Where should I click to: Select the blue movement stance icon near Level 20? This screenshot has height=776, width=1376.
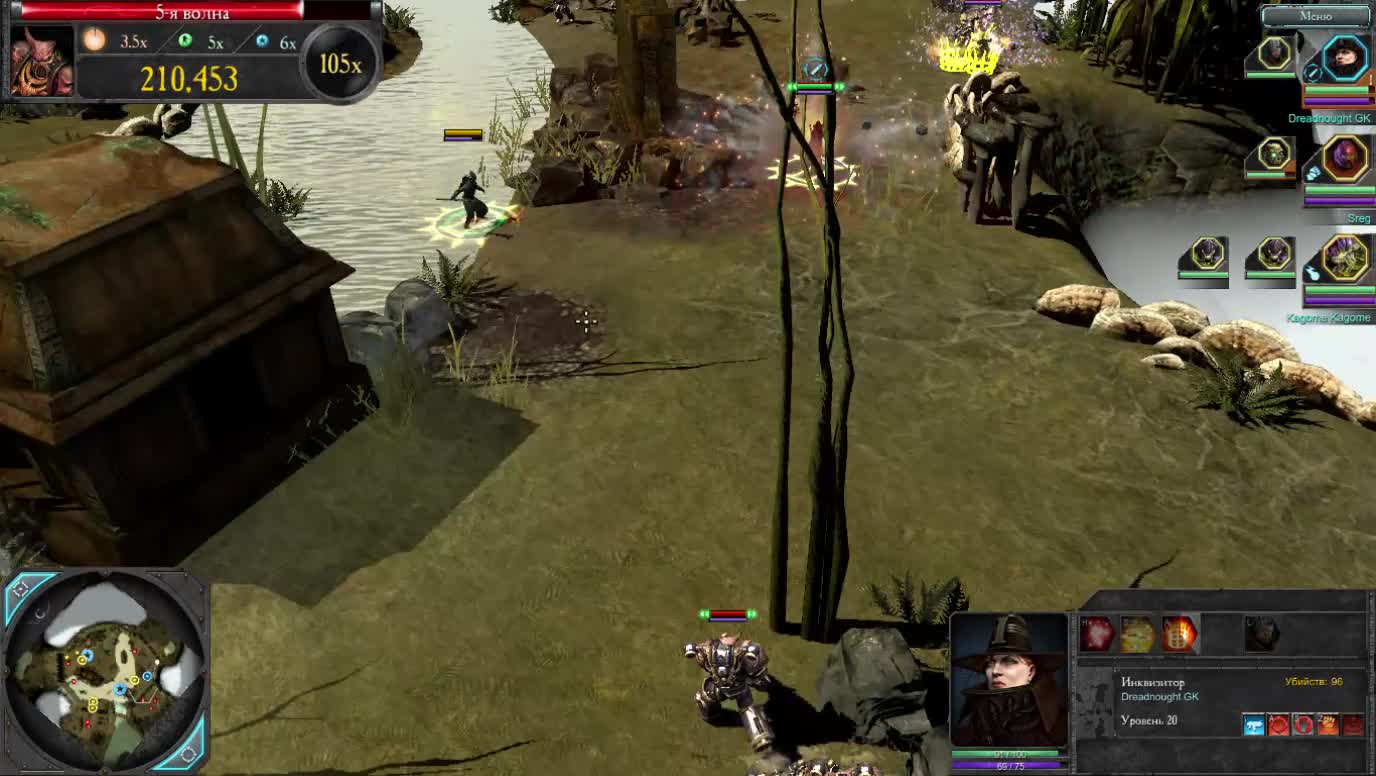[1254, 724]
